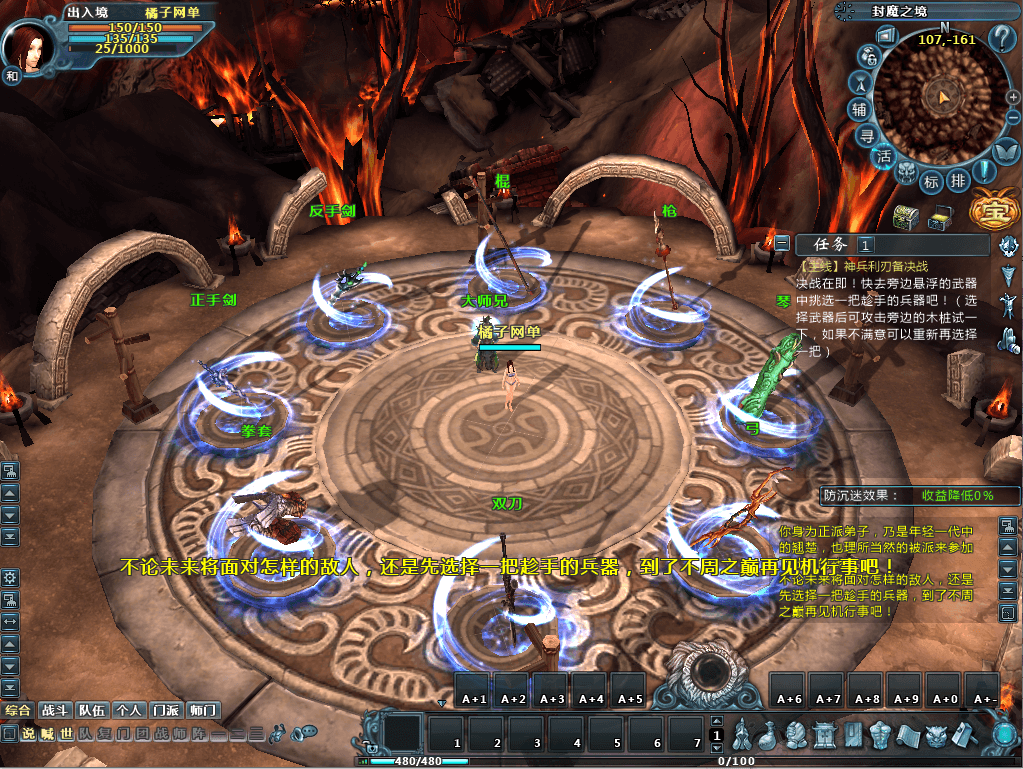The image size is (1023, 769).
Task: Open the 活 activities button
Action: 884,157
